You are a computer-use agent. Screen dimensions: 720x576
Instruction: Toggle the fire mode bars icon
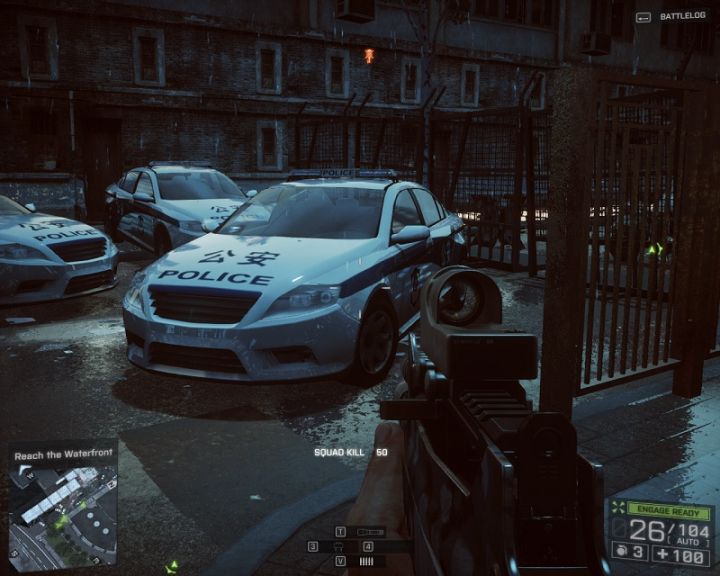[x=369, y=561]
